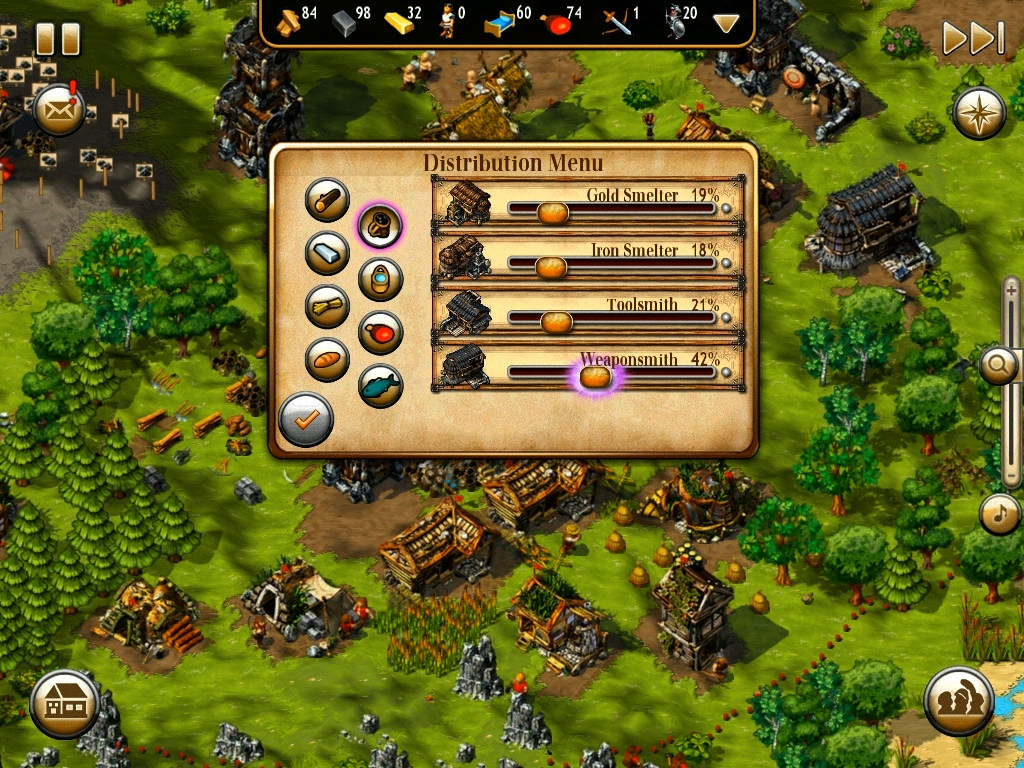
Task: Open the messages envelope
Action: click(58, 109)
